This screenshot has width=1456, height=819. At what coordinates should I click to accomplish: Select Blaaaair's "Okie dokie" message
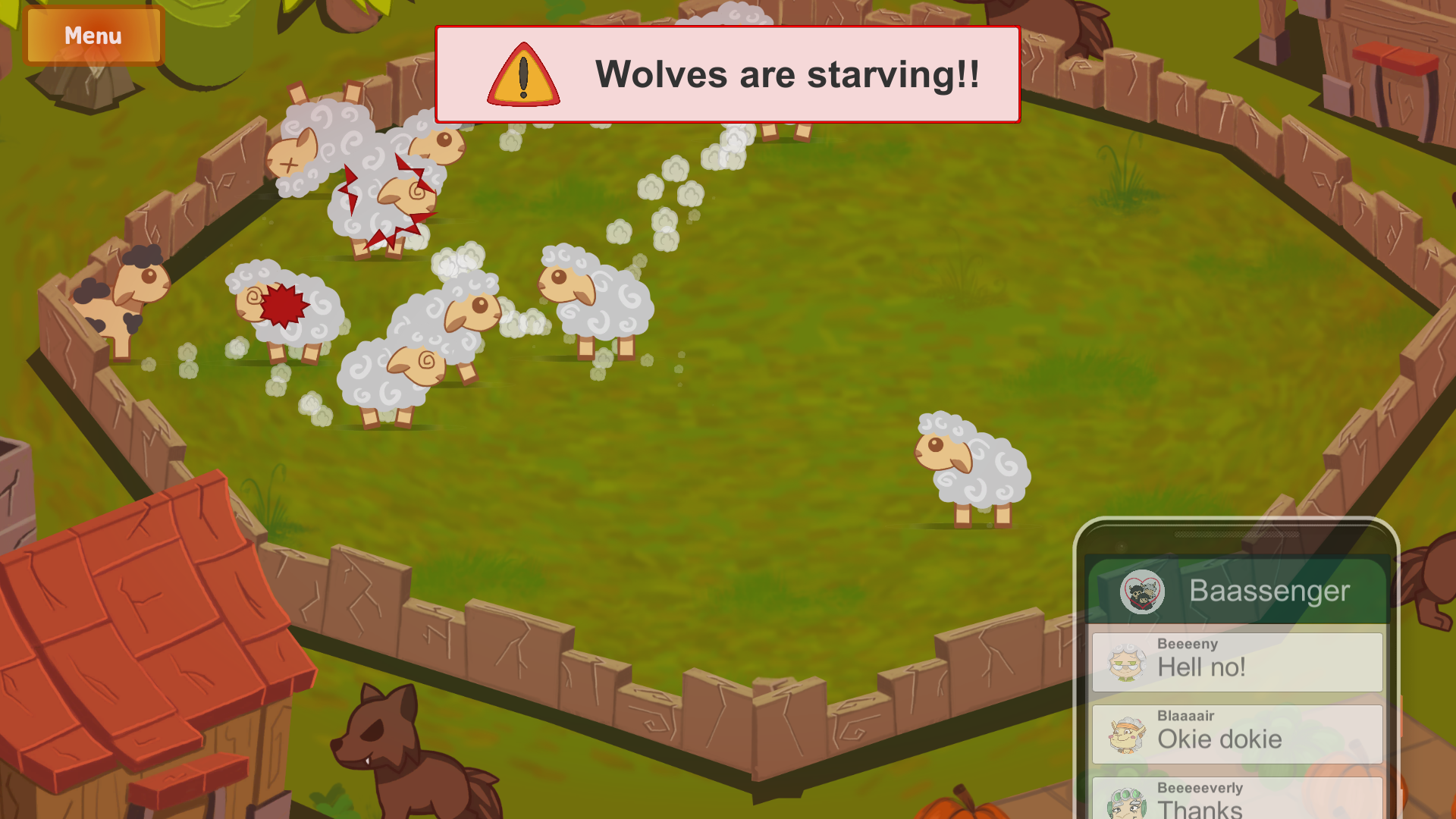[1237, 733]
